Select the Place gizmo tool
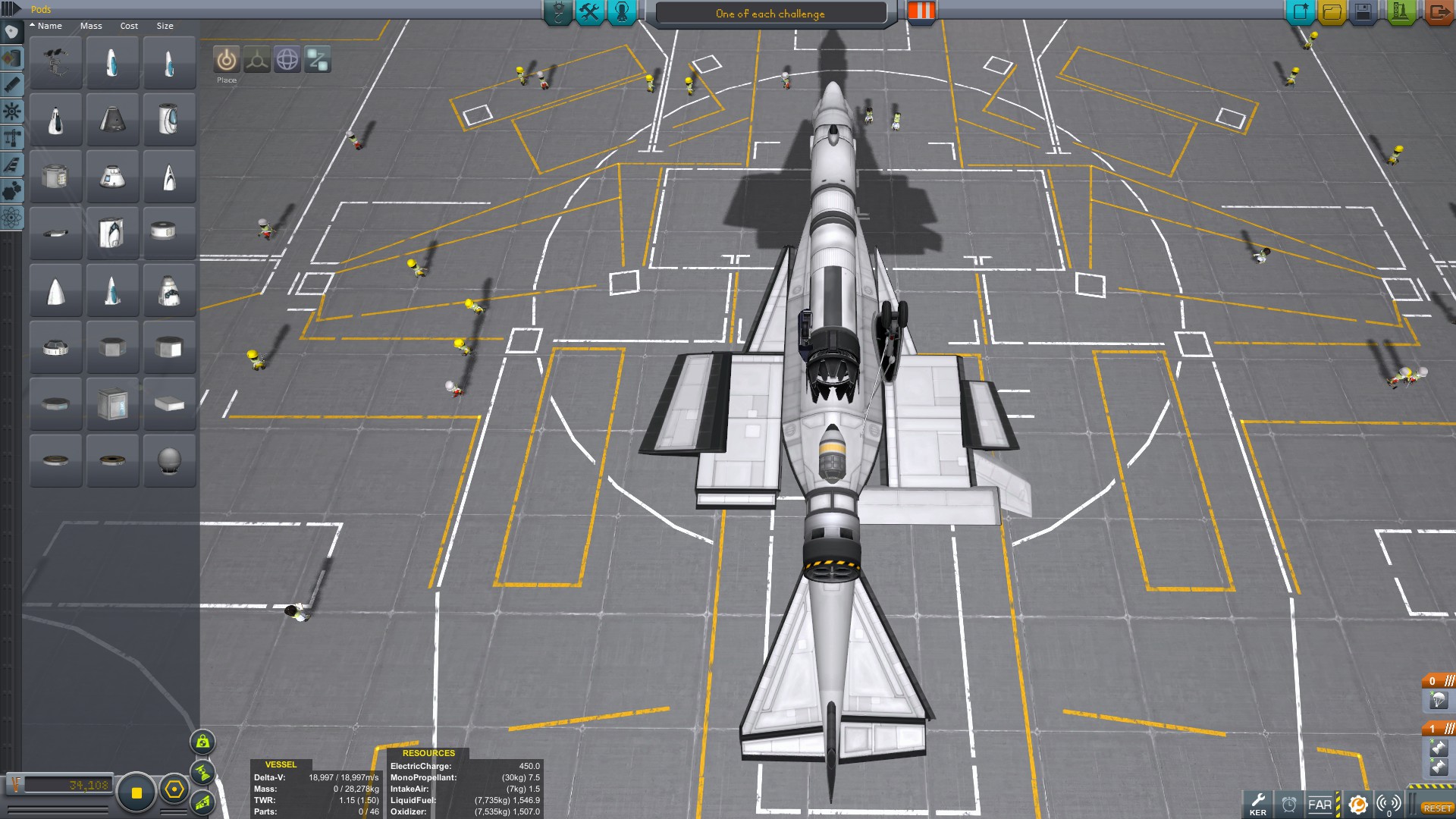The height and width of the screenshot is (819, 1456). pyautogui.click(x=226, y=60)
